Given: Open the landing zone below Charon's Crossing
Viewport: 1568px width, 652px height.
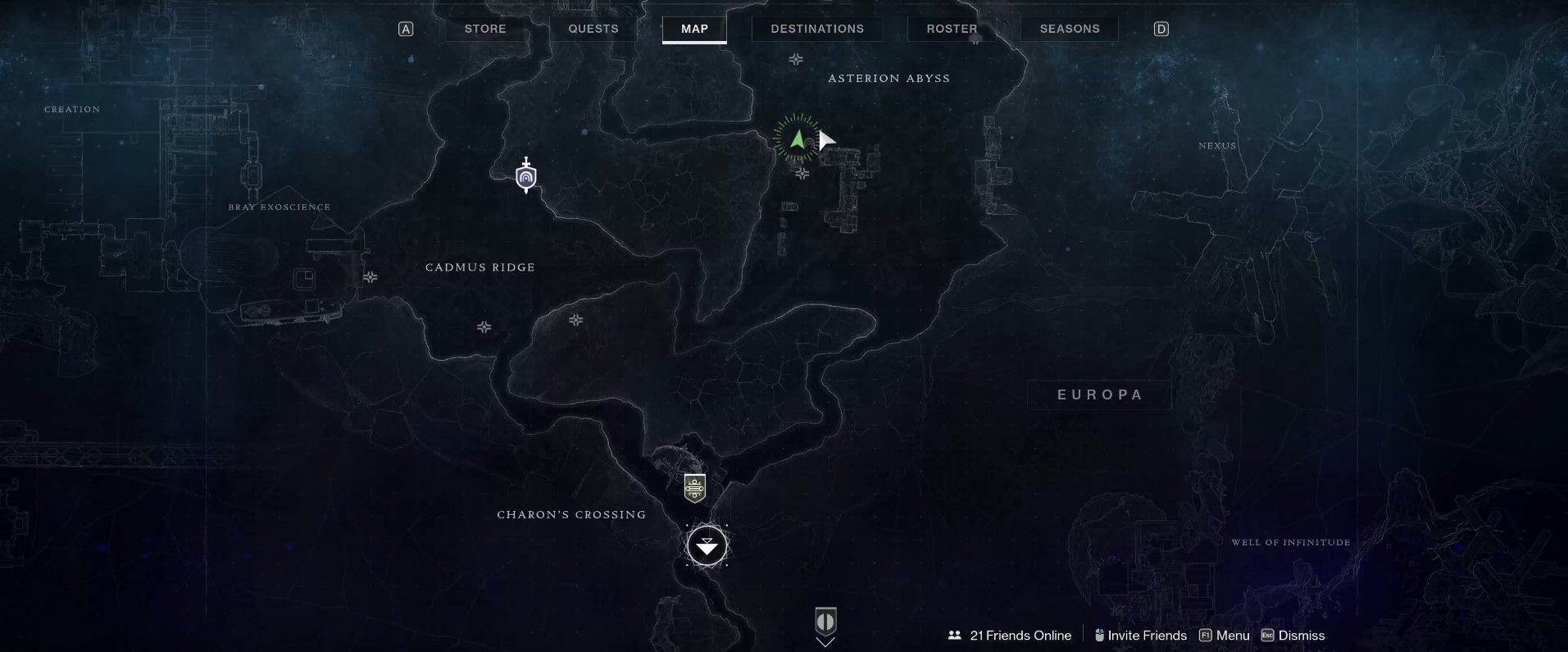Looking at the screenshot, I should tap(707, 545).
